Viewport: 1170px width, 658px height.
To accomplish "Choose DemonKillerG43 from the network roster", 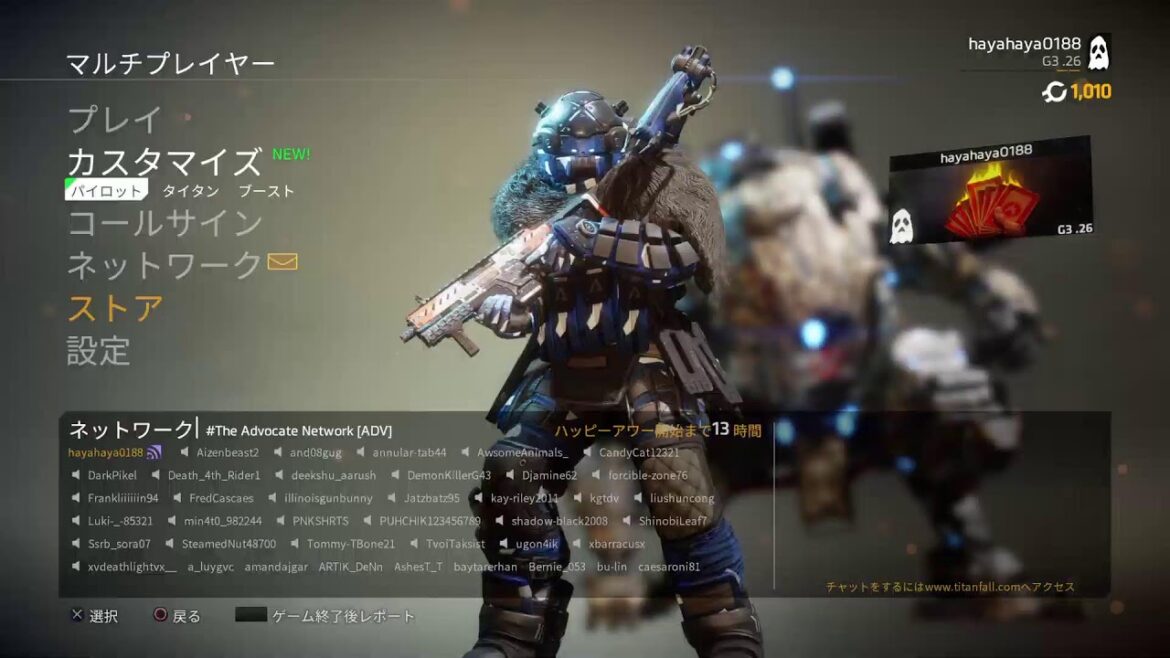I will pos(449,475).
